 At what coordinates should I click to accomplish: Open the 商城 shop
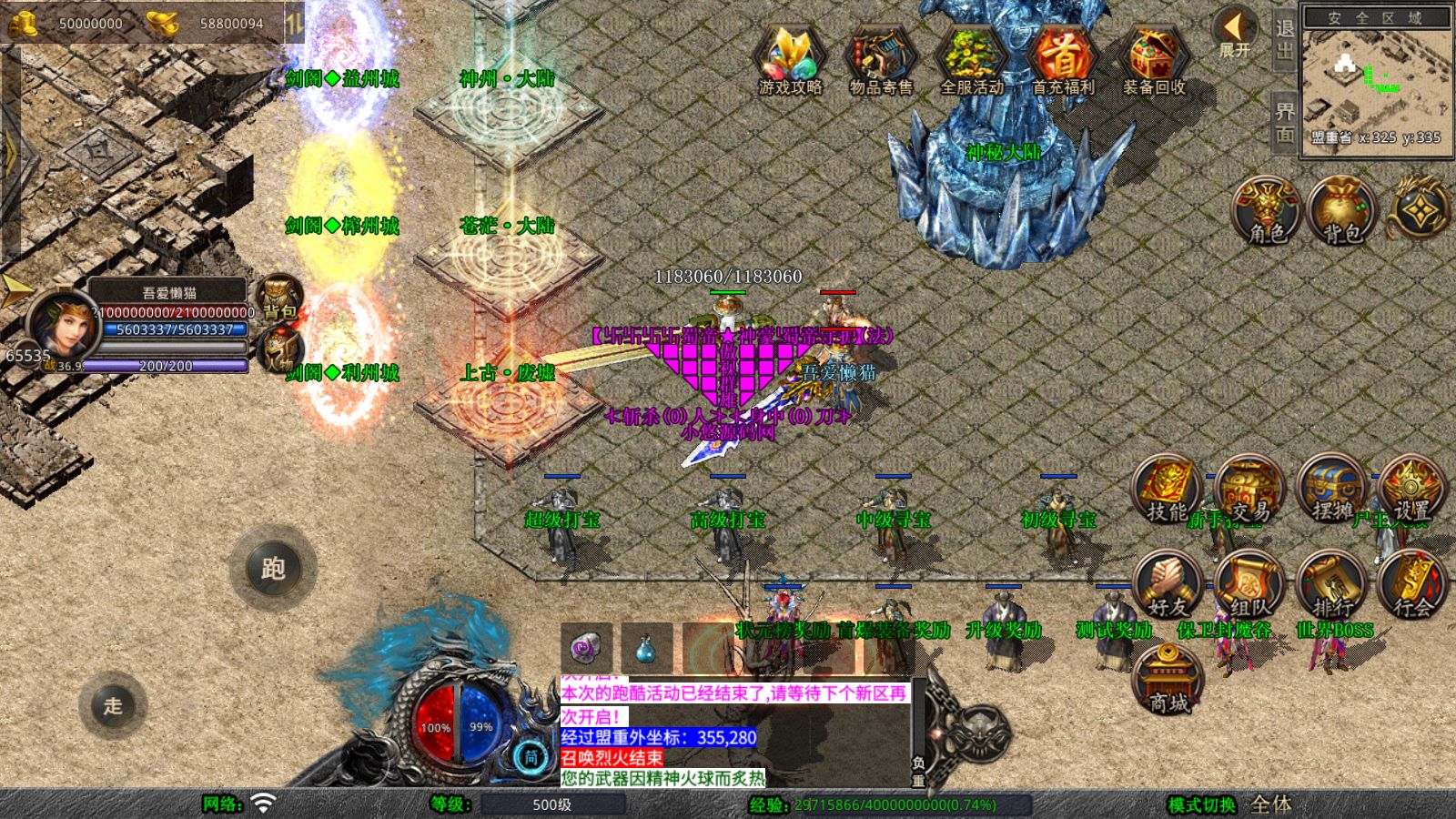coord(1168,680)
